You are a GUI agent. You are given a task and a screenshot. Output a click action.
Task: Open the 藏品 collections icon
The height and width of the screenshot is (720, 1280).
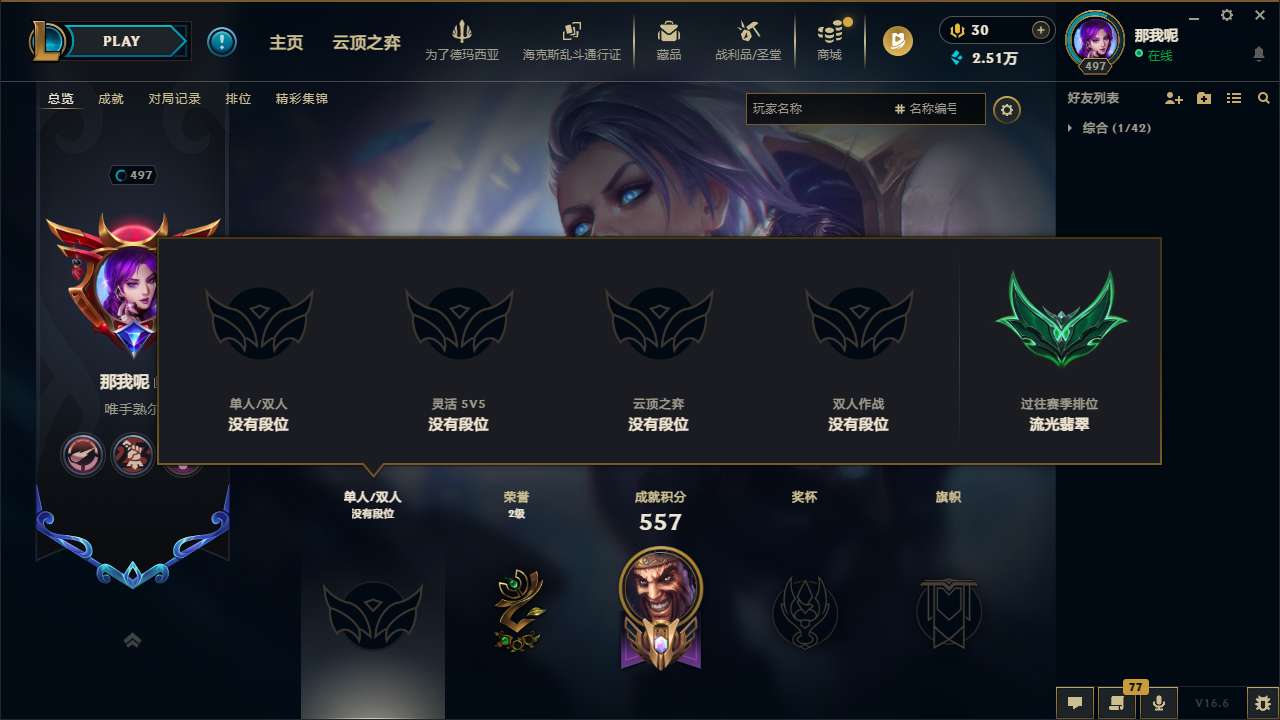[669, 40]
